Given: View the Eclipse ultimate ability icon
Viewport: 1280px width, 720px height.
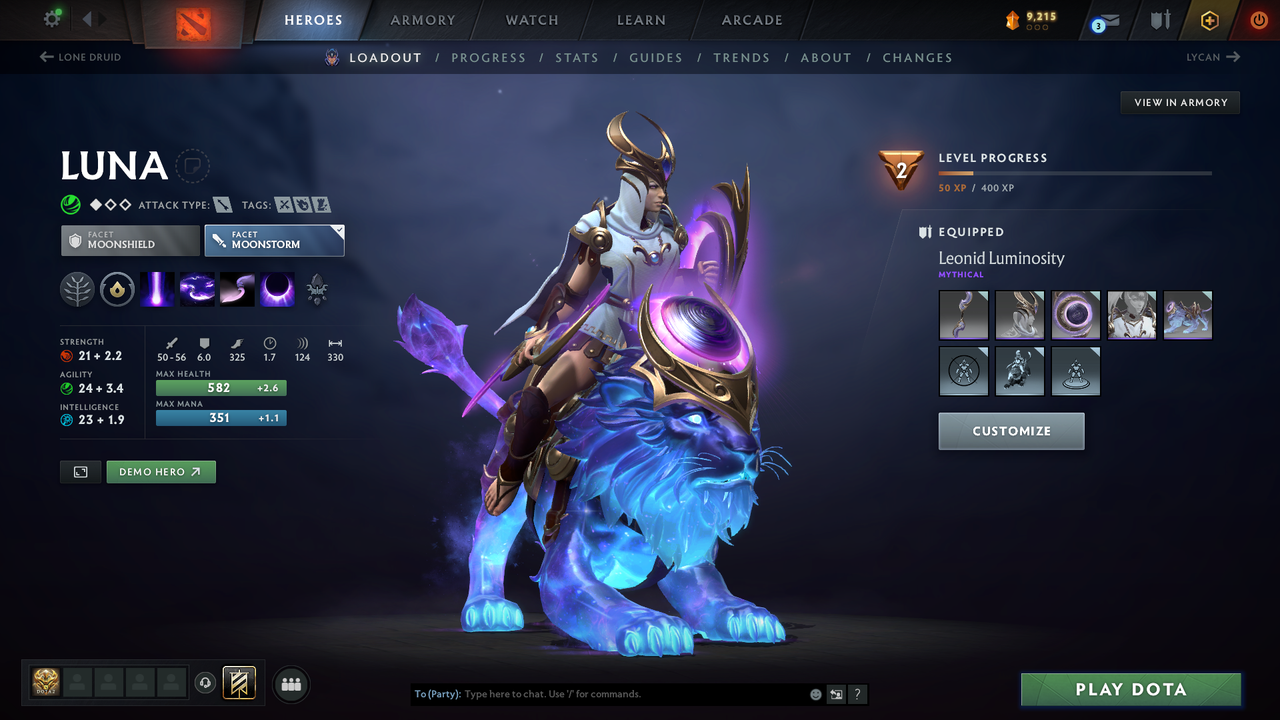Looking at the screenshot, I should pos(277,290).
